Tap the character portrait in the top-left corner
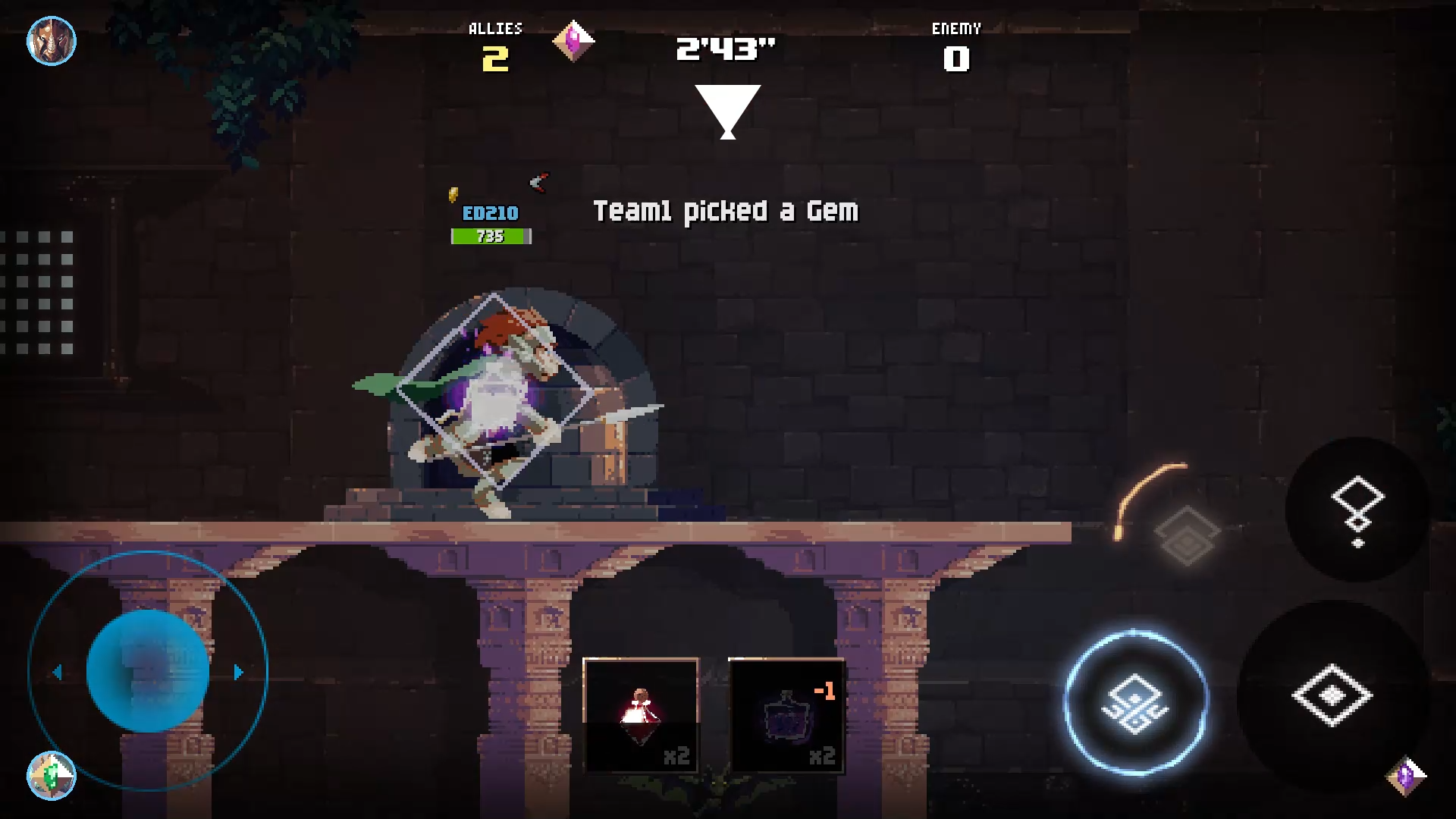This screenshot has height=819, width=1456. (51, 41)
